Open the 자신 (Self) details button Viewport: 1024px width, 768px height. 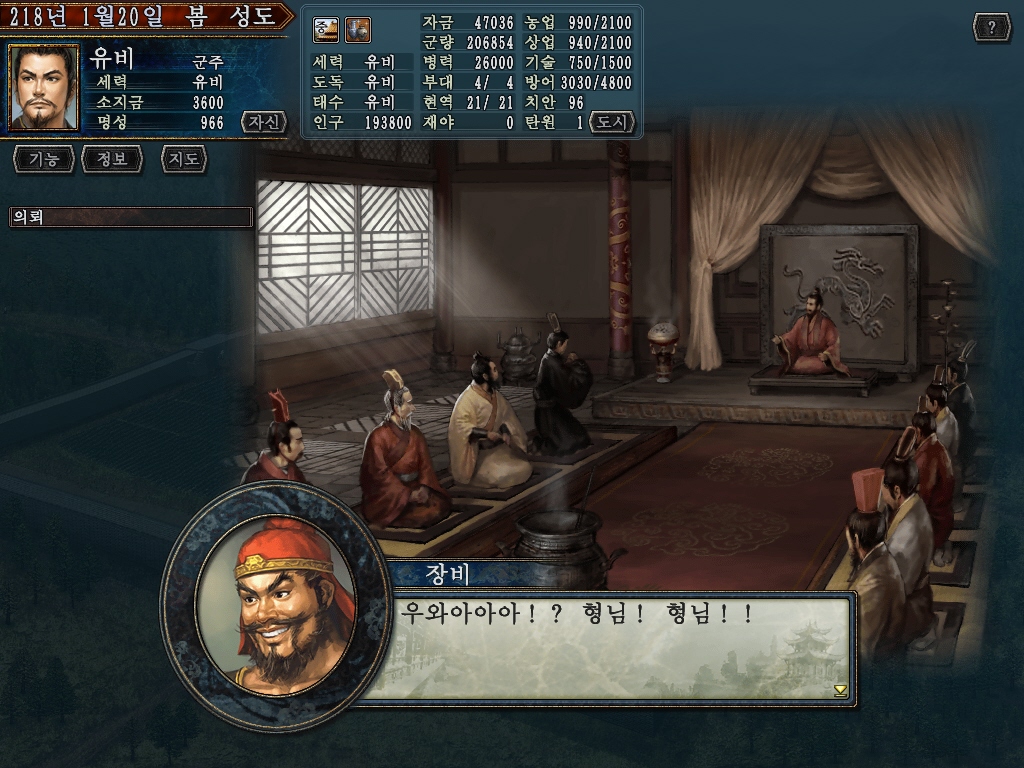pos(263,123)
